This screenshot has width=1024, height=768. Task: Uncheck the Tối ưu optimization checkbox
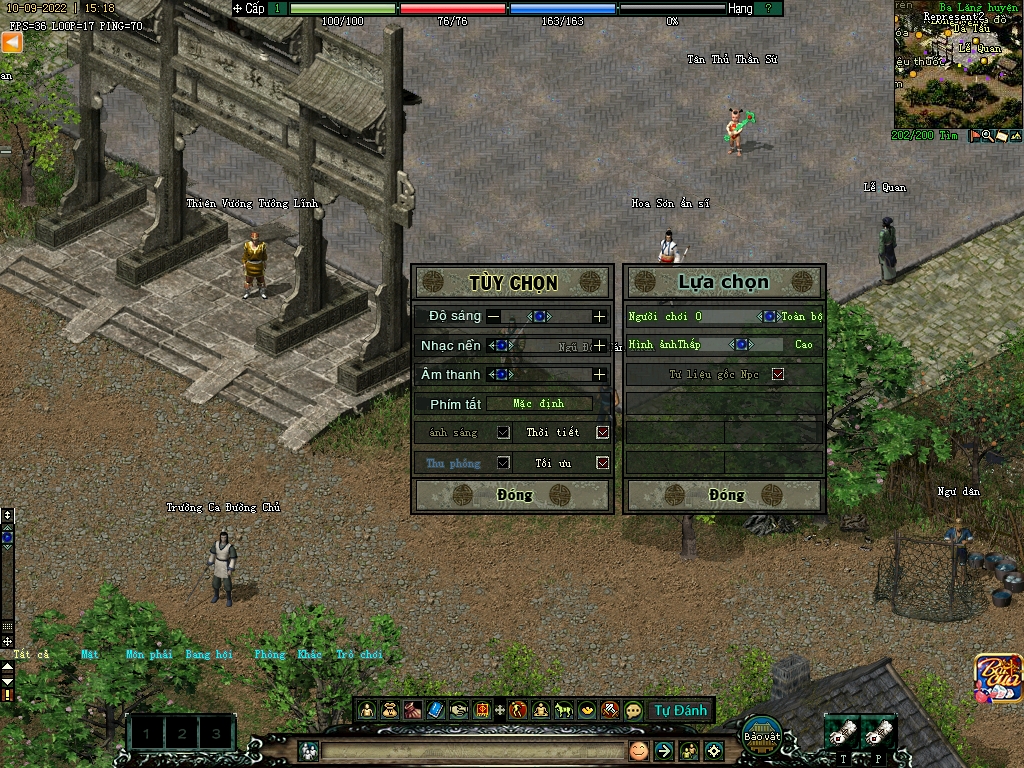(x=602, y=463)
